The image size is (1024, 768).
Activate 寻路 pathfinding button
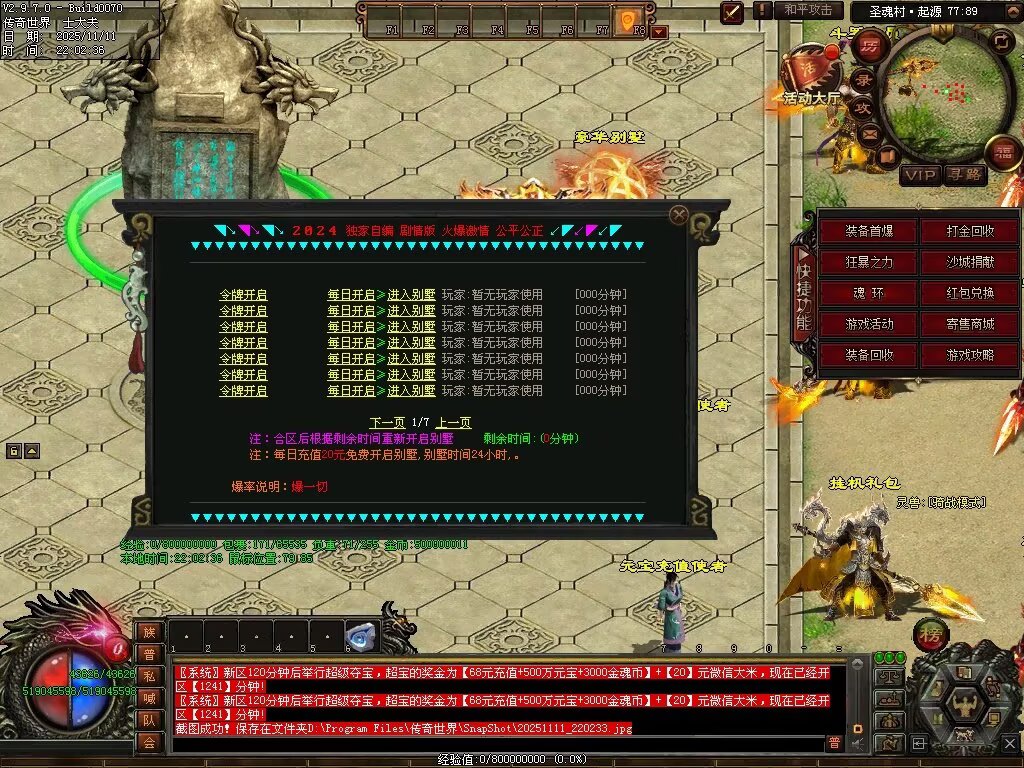click(965, 176)
